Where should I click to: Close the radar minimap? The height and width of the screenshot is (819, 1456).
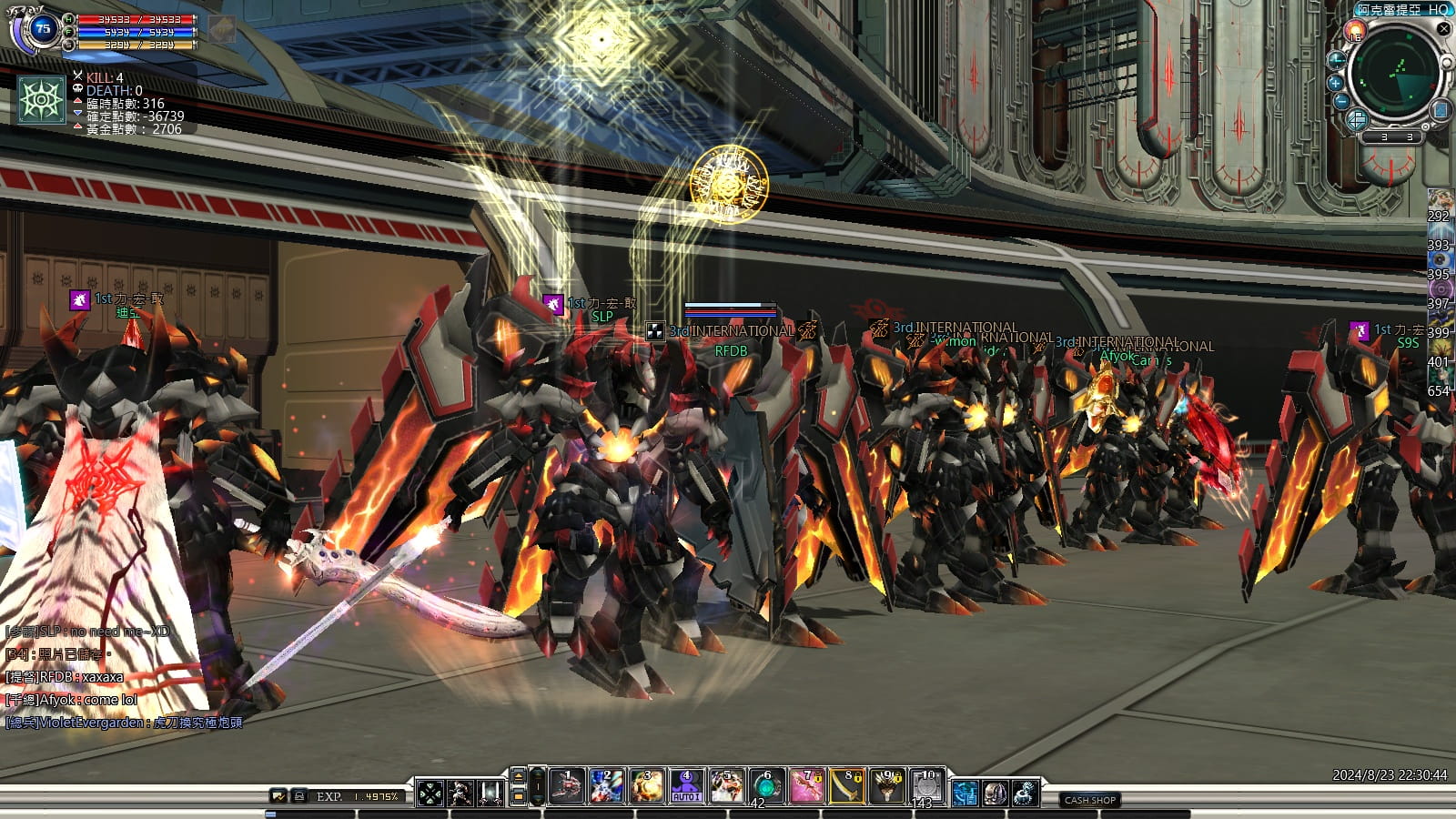(x=1443, y=29)
